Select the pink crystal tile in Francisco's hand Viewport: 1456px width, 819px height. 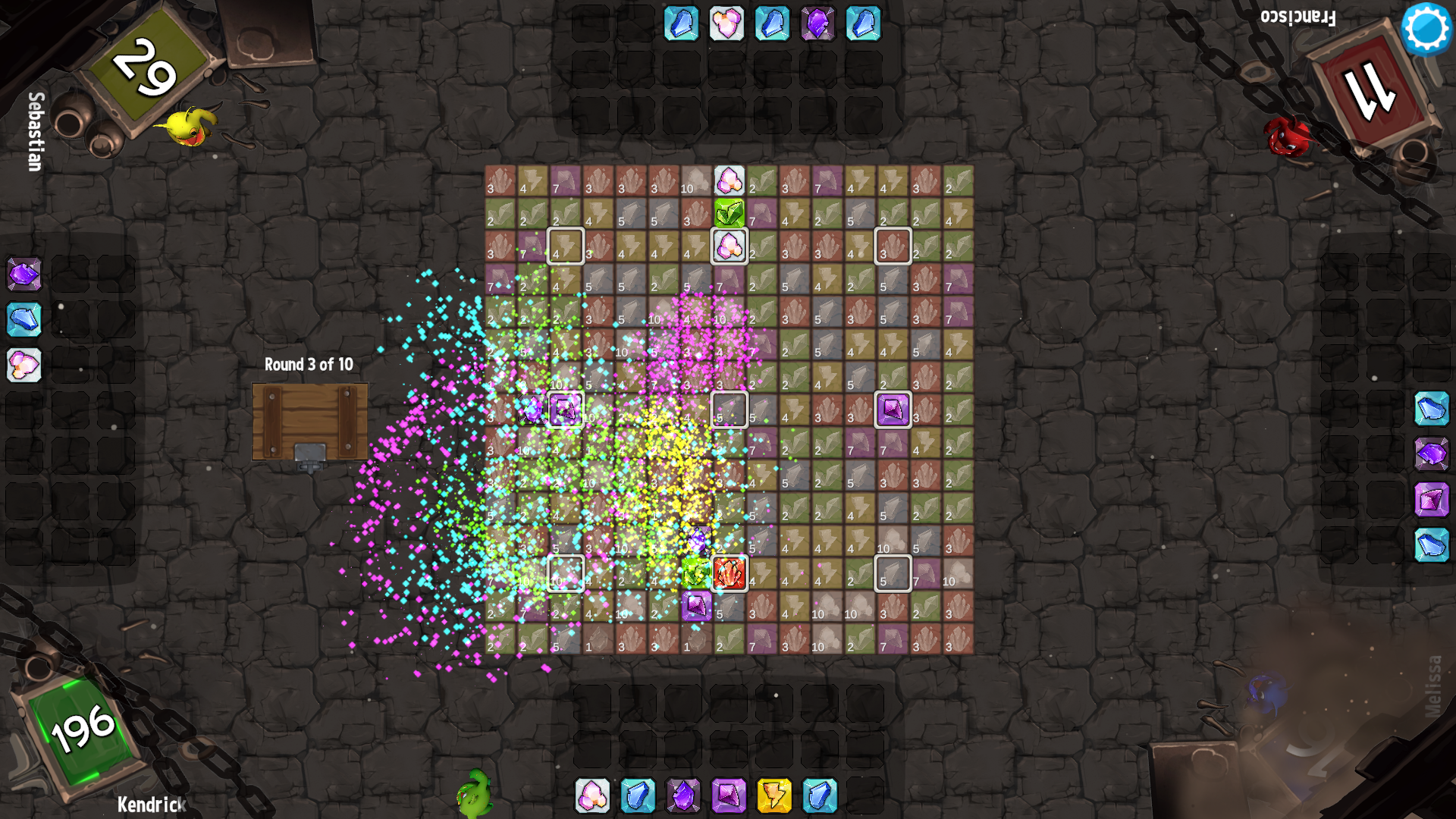726,24
